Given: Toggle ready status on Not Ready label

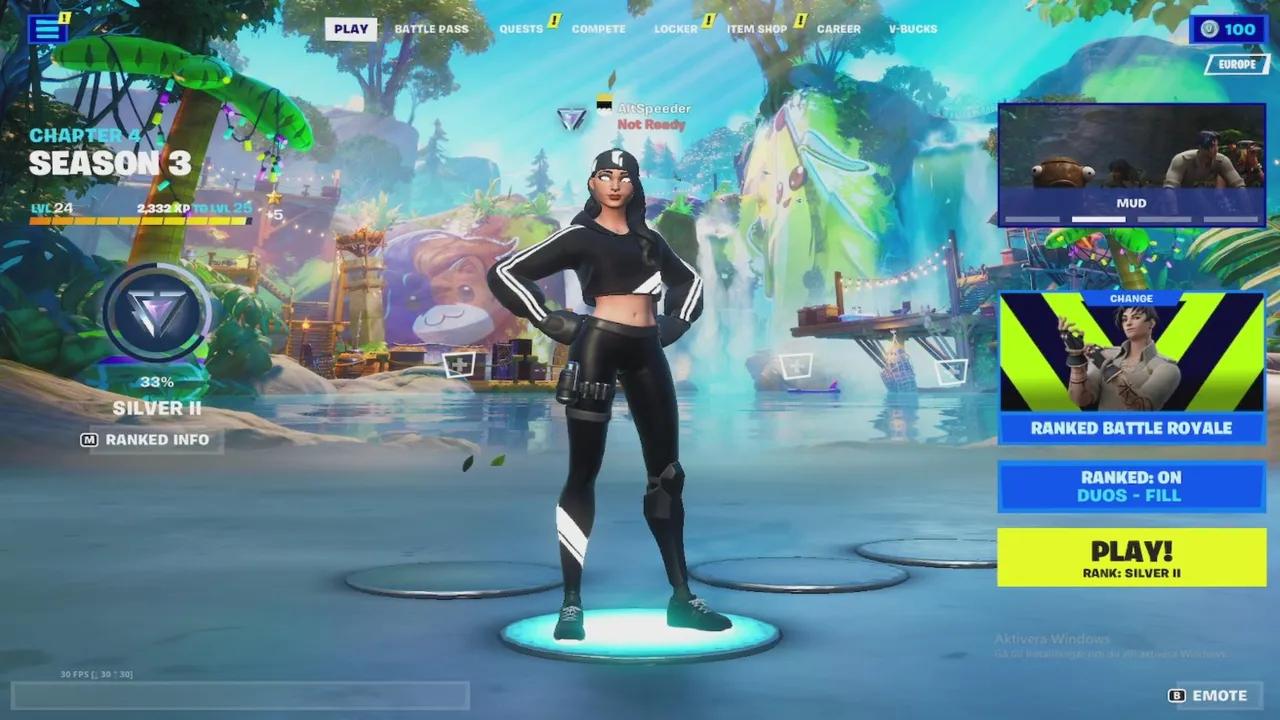Looking at the screenshot, I should [x=652, y=125].
